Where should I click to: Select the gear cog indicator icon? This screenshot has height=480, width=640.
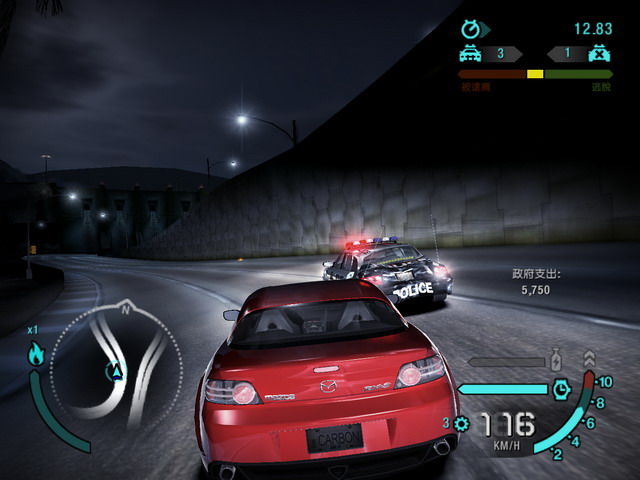pyautogui.click(x=461, y=424)
